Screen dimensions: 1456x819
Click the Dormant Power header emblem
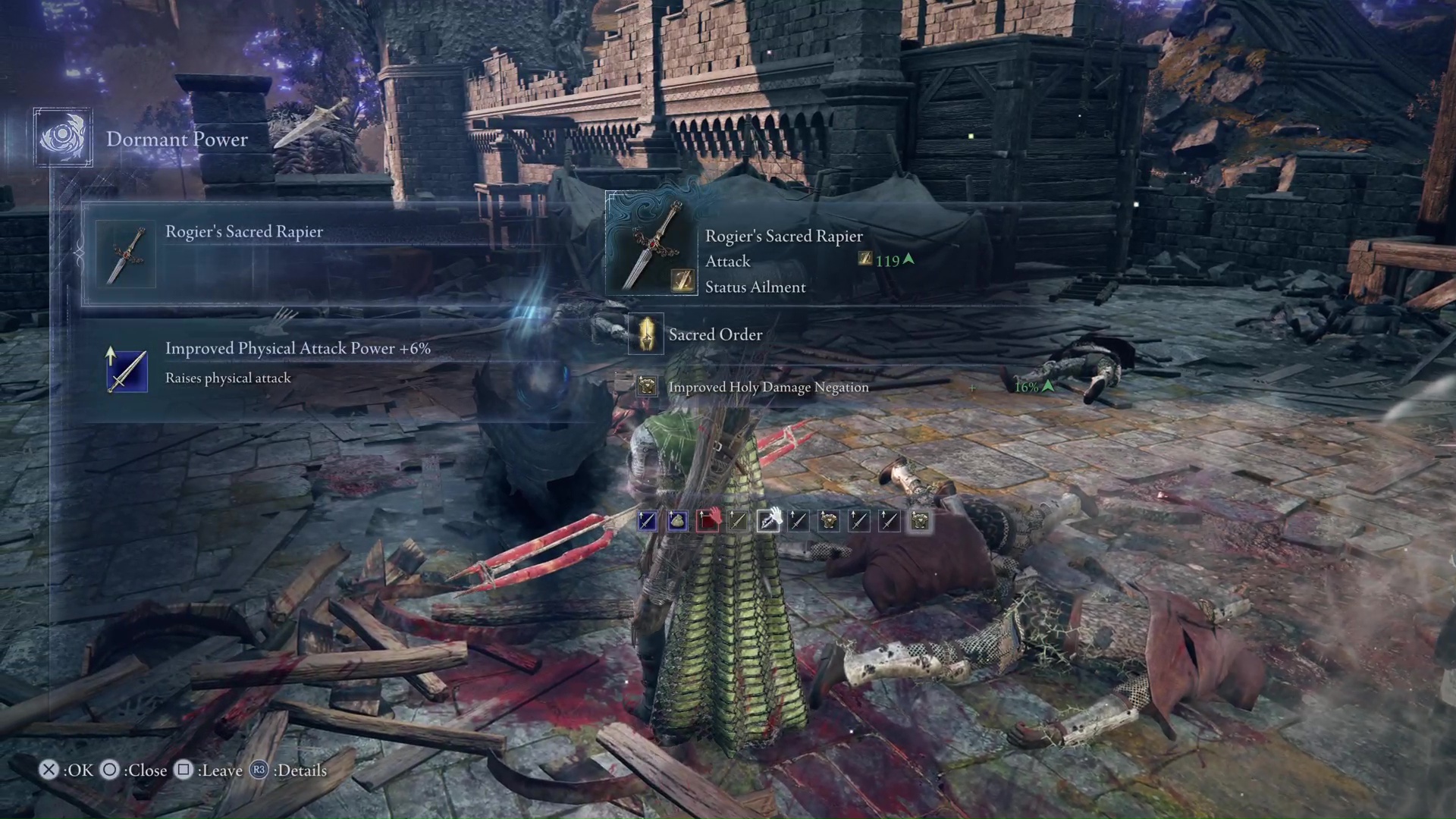tap(63, 138)
